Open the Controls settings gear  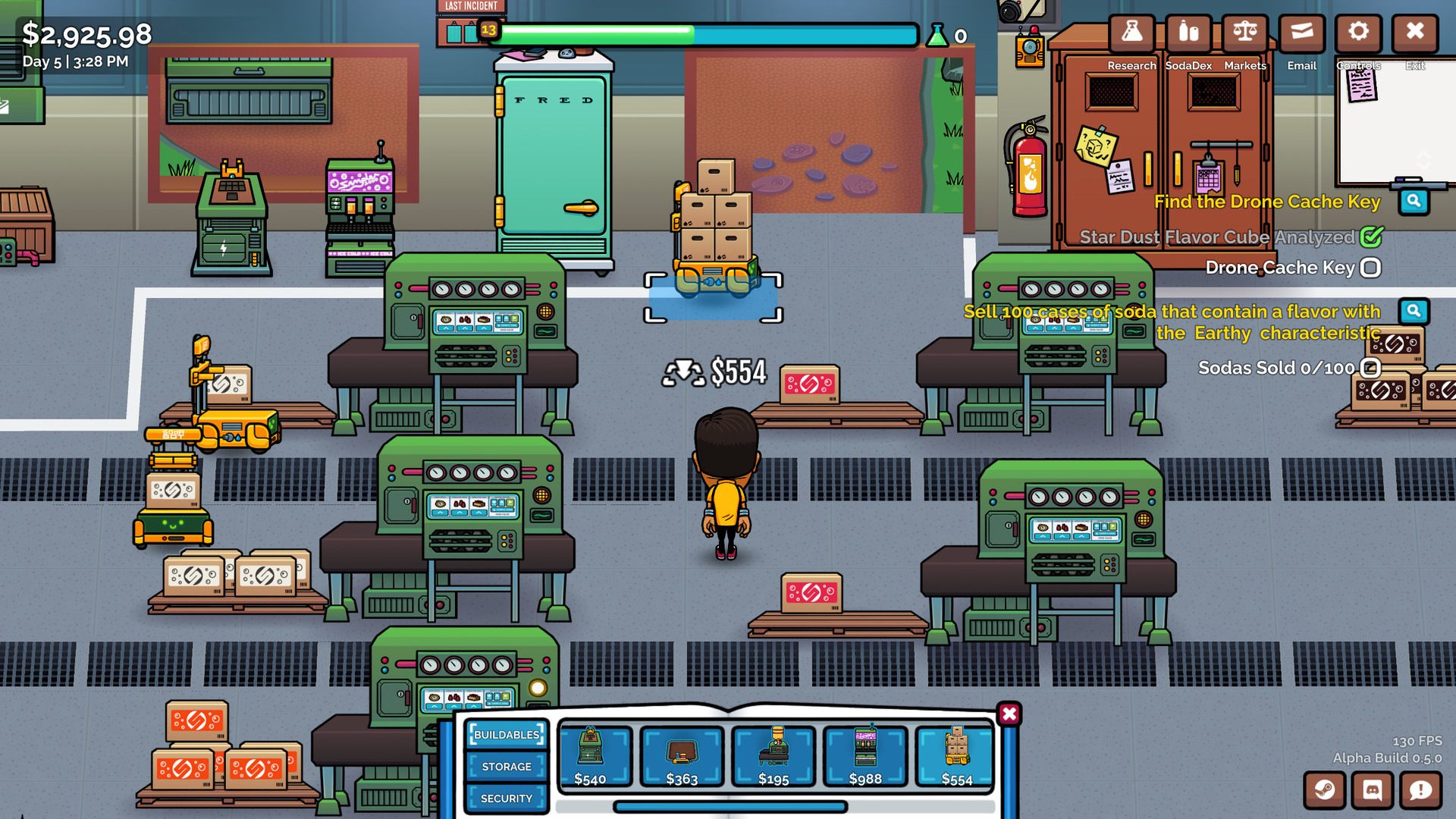click(x=1358, y=33)
